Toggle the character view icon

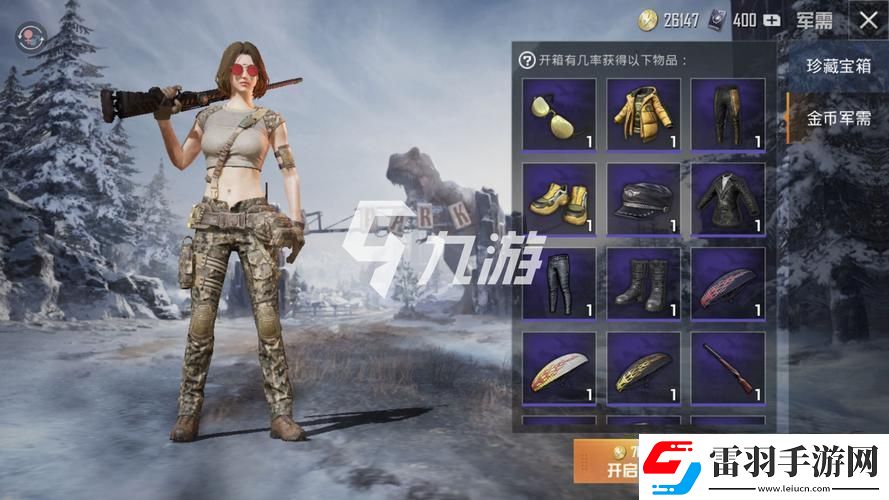click(x=27, y=37)
